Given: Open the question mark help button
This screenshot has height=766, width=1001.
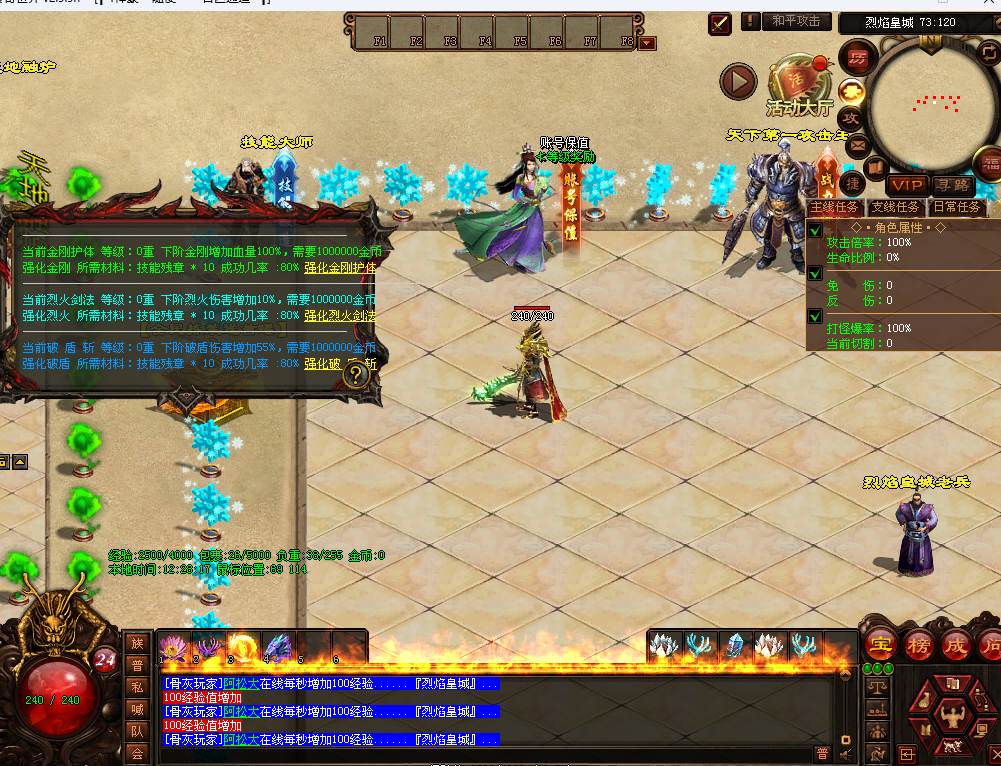Looking at the screenshot, I should (357, 375).
